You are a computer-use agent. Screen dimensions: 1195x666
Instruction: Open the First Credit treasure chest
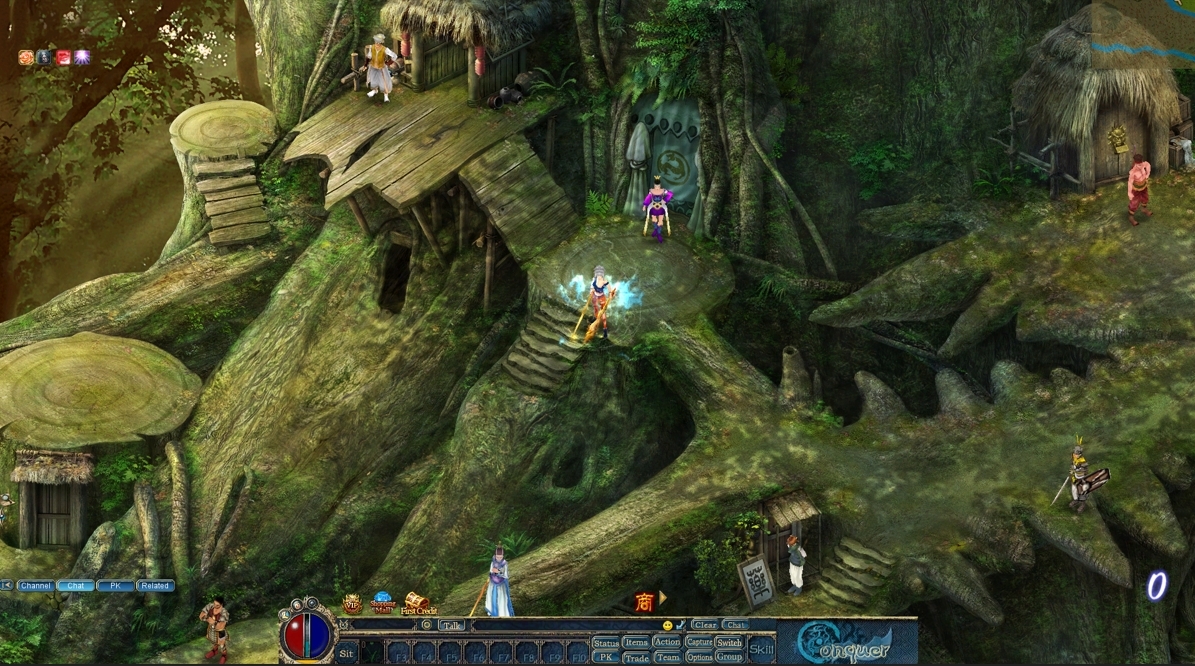point(417,602)
